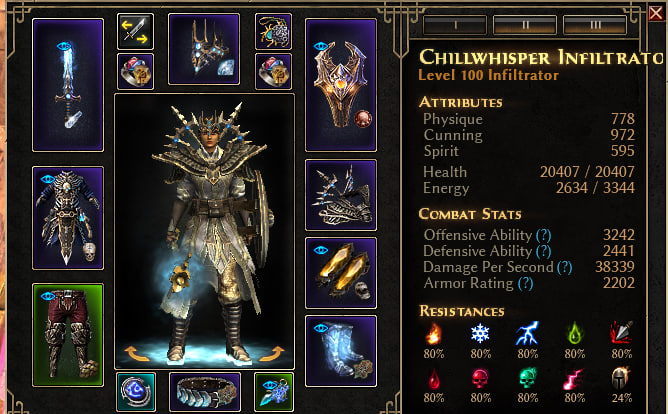The image size is (668, 414).
Task: Select the red leg armor slot
Action: (68, 334)
